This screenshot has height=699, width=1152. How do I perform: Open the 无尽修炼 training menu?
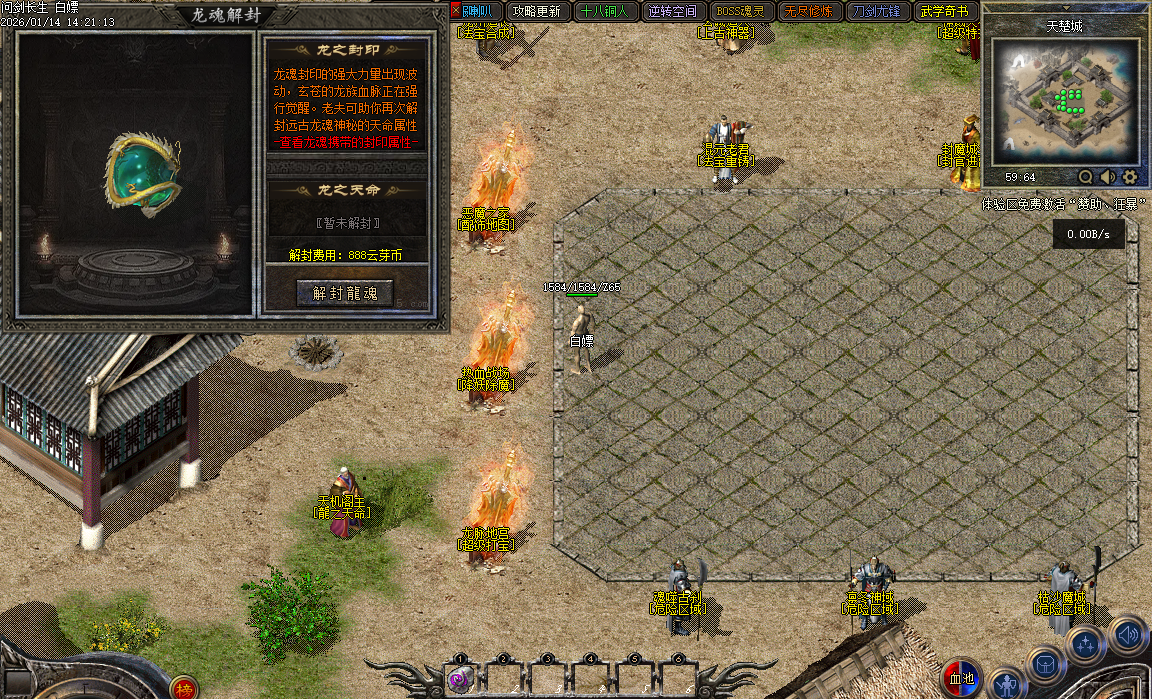pos(808,11)
